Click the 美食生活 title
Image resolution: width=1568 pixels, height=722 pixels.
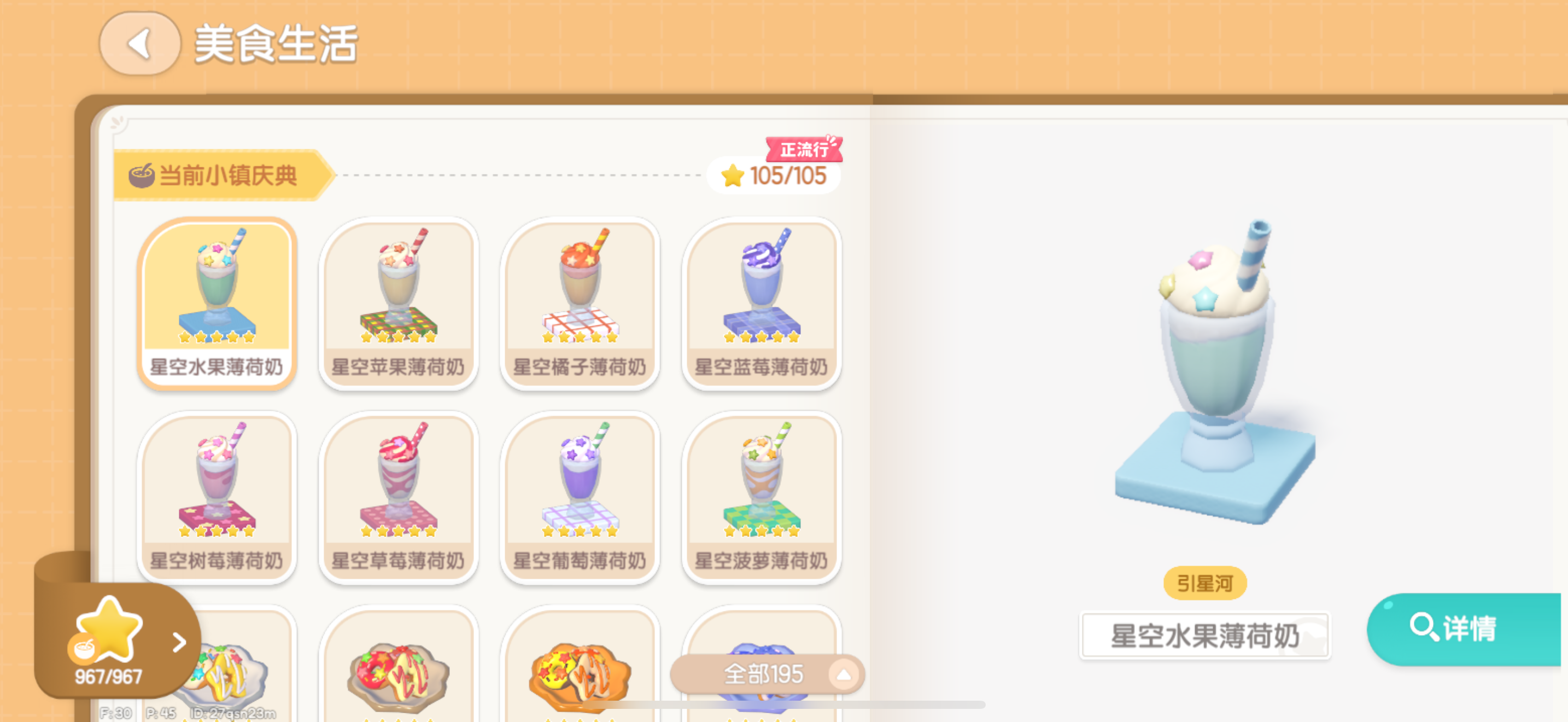[x=275, y=45]
